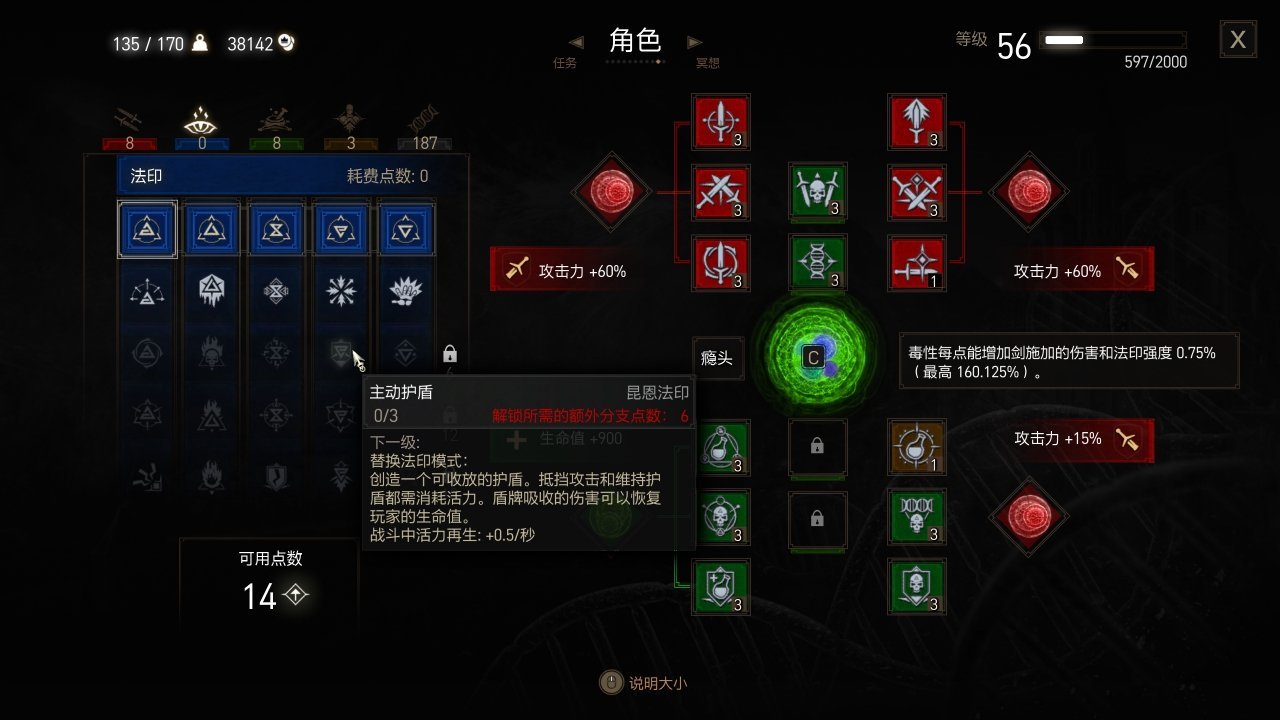The image size is (1280, 720).
Task: Open the combat skills category (crossed swords icon)
Action: [128, 118]
